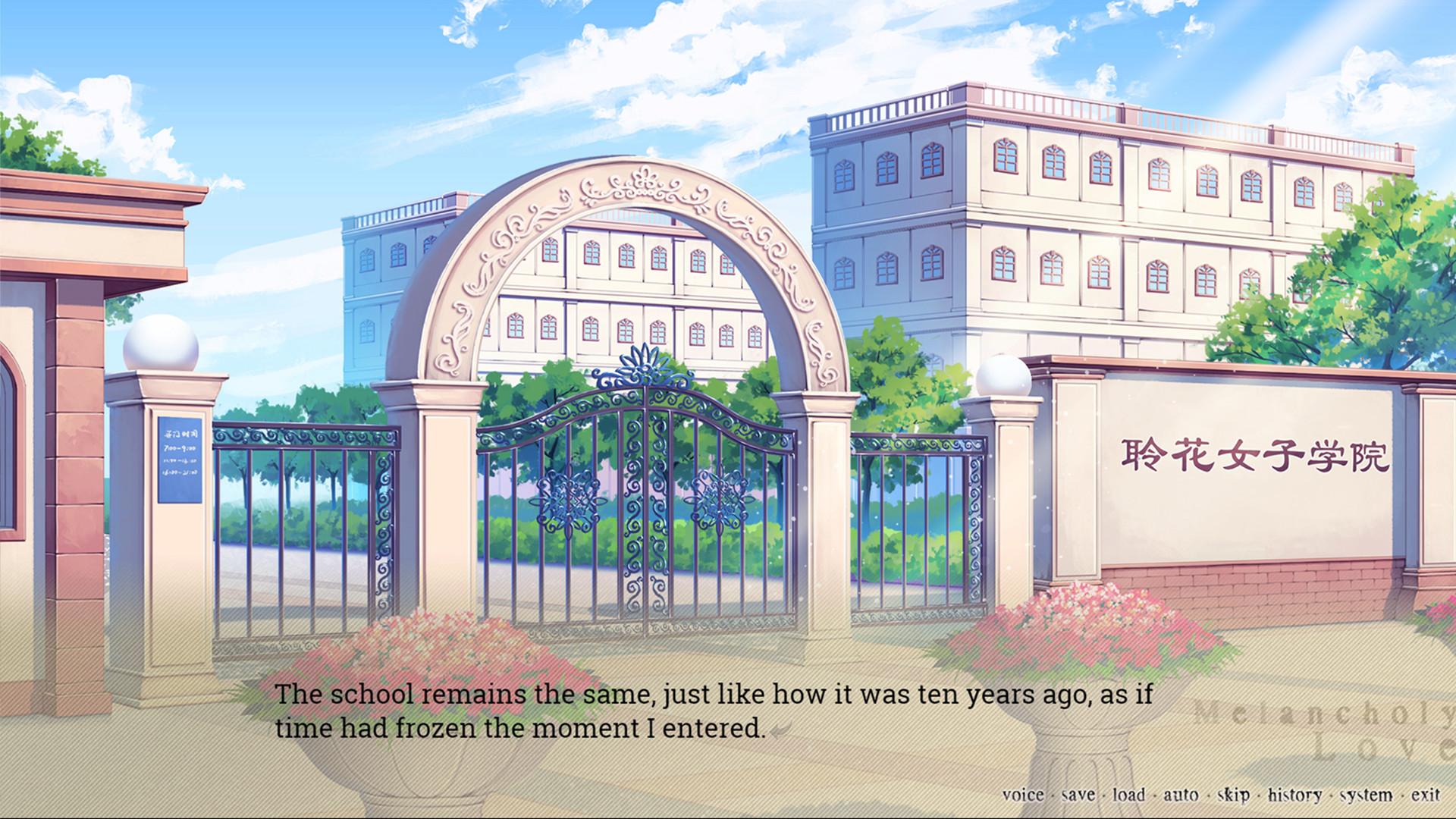
Task: Click the save button to store progress
Action: click(1080, 794)
